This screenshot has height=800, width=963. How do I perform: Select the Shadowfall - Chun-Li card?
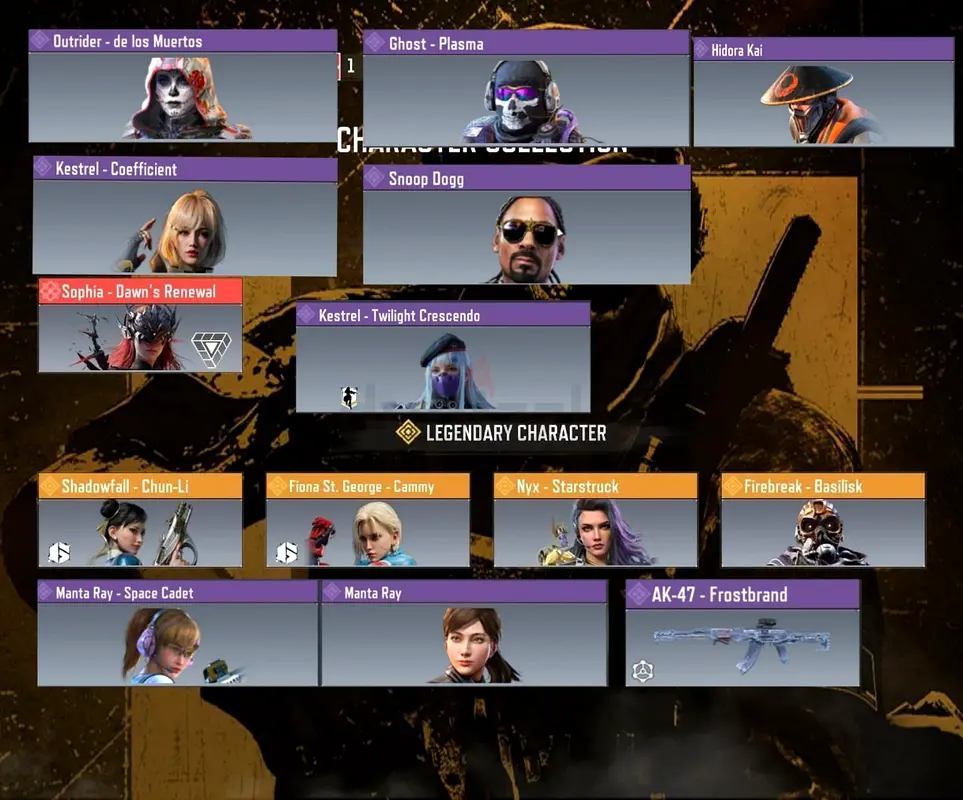[140, 521]
